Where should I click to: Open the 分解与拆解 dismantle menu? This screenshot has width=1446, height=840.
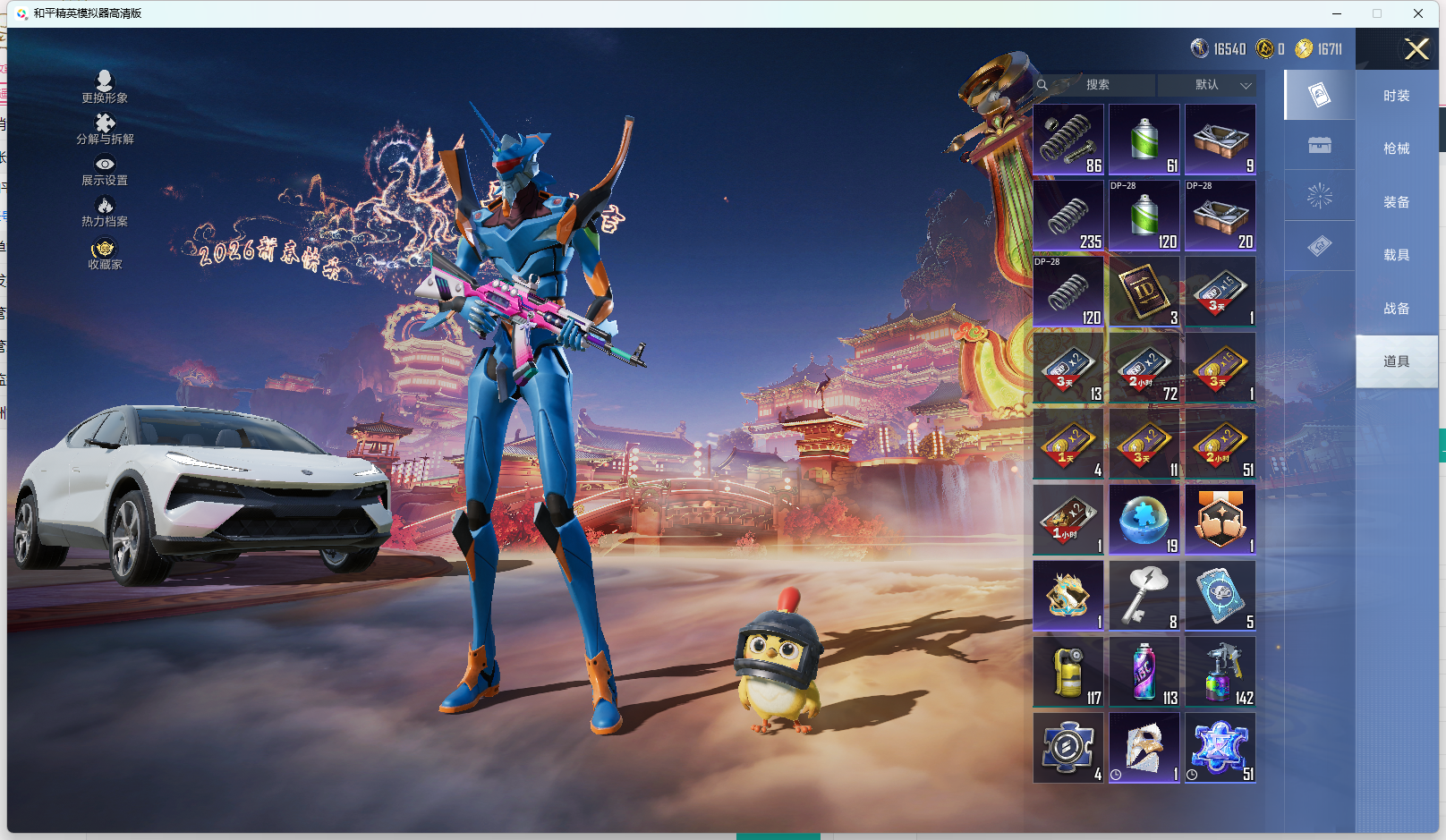(x=105, y=128)
